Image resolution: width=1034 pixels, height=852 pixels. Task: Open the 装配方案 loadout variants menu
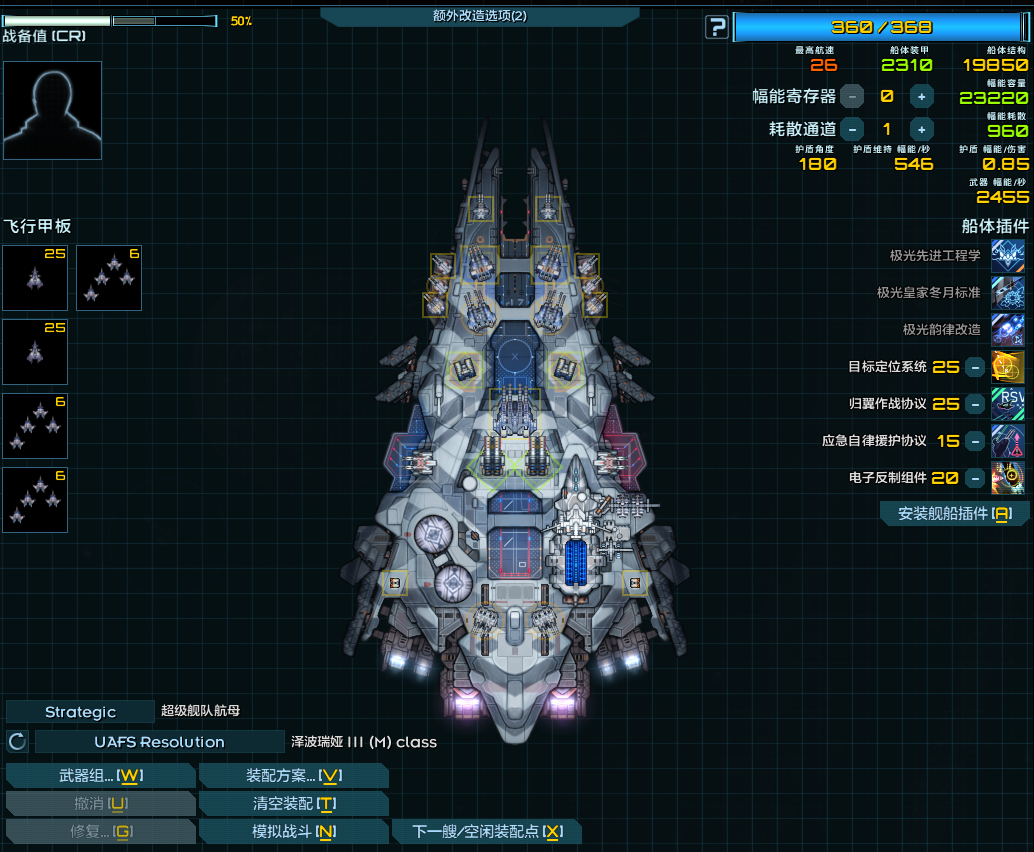pos(294,775)
